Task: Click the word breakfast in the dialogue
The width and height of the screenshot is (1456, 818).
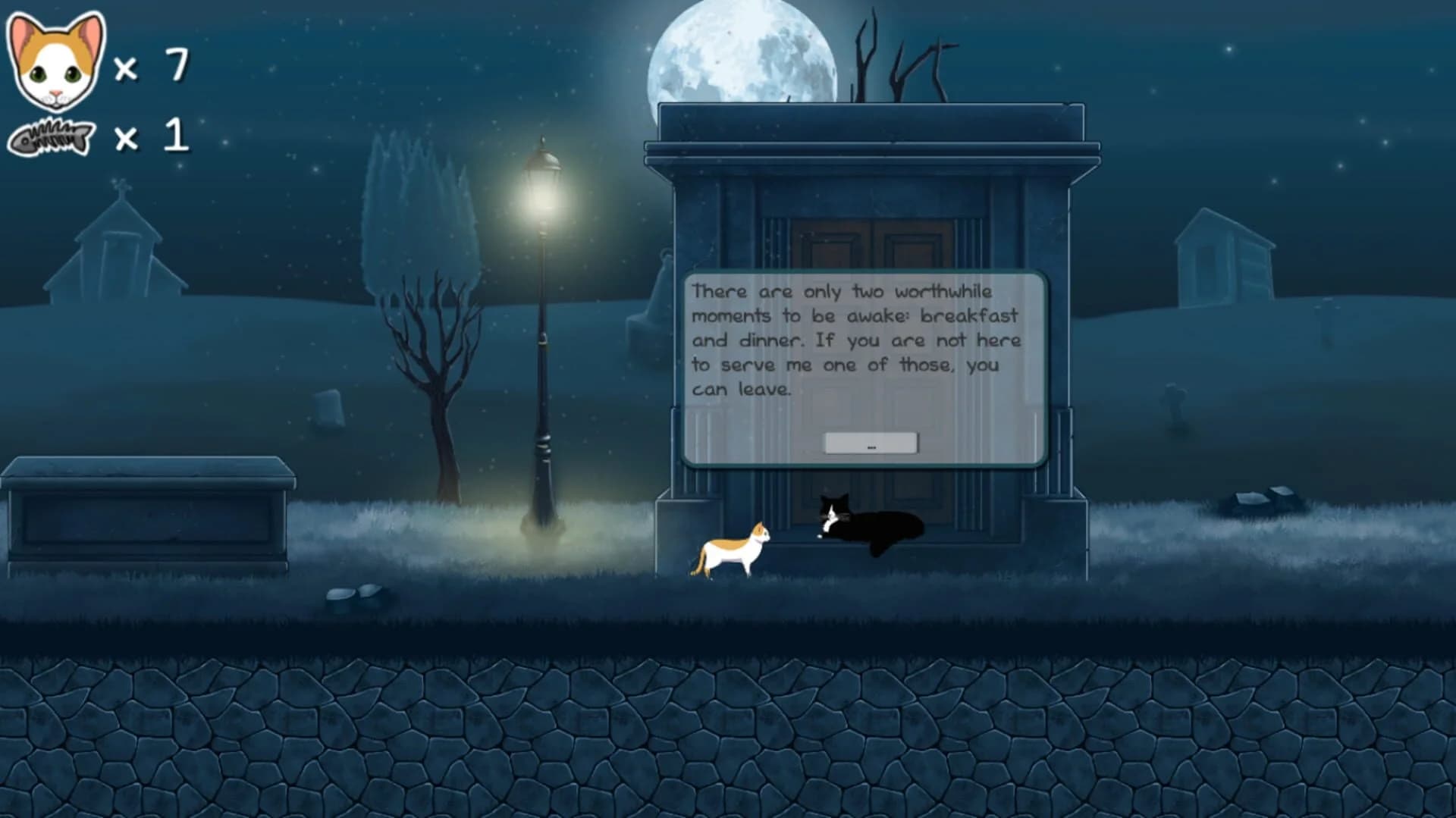Action: [x=967, y=316]
